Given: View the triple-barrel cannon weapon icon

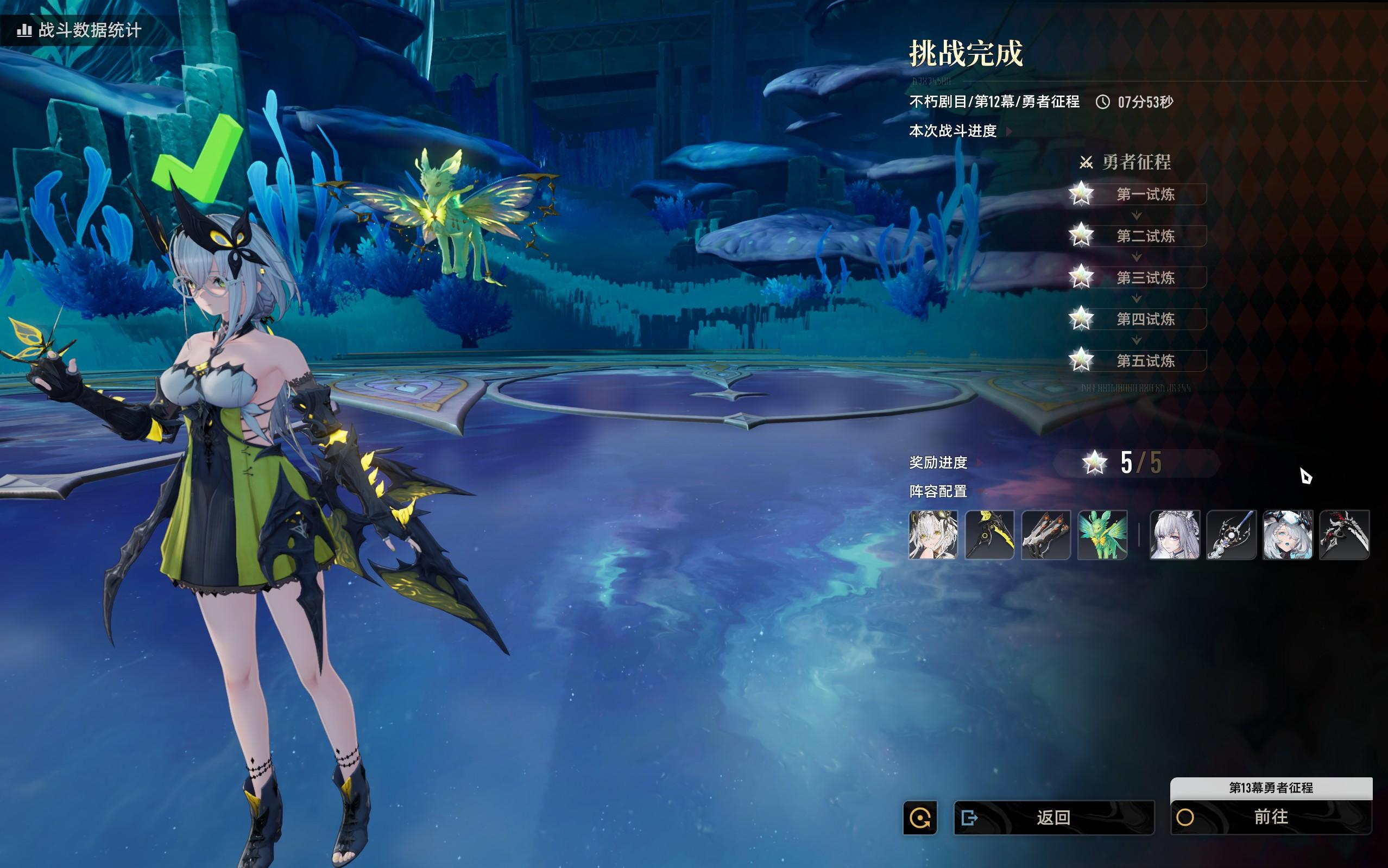Looking at the screenshot, I should point(1046,535).
